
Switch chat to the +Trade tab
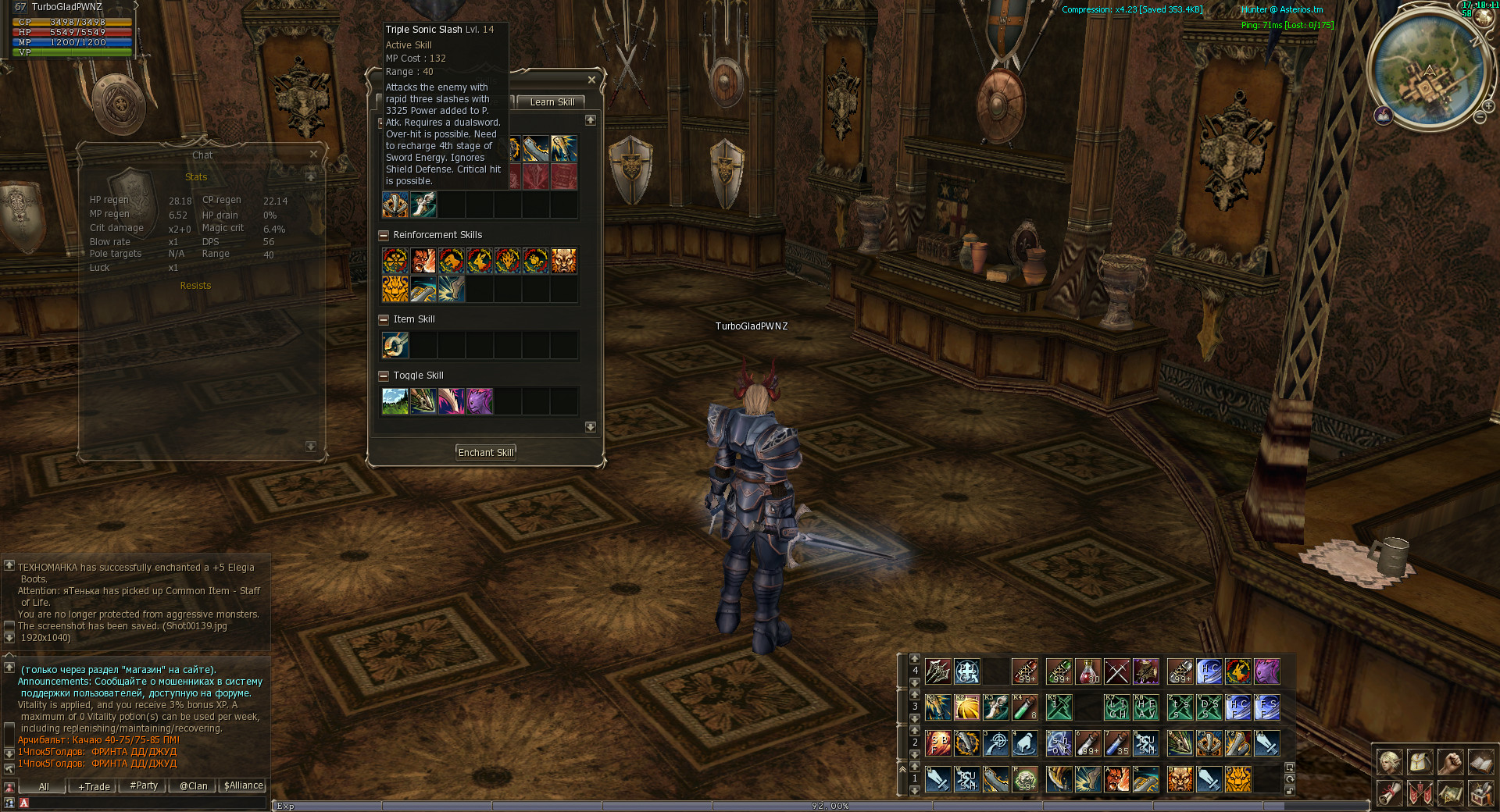pos(94,786)
